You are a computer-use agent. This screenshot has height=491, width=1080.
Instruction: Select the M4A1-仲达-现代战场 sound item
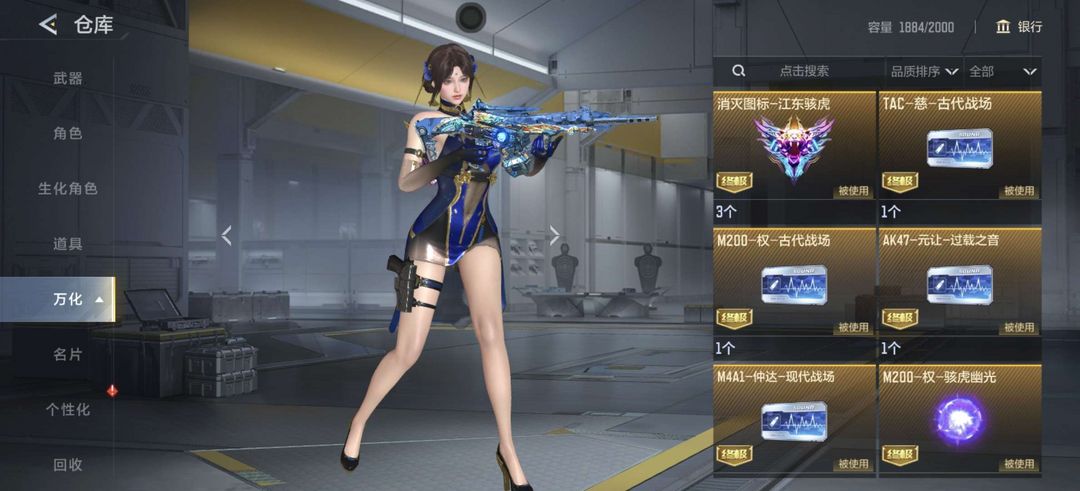coord(794,420)
